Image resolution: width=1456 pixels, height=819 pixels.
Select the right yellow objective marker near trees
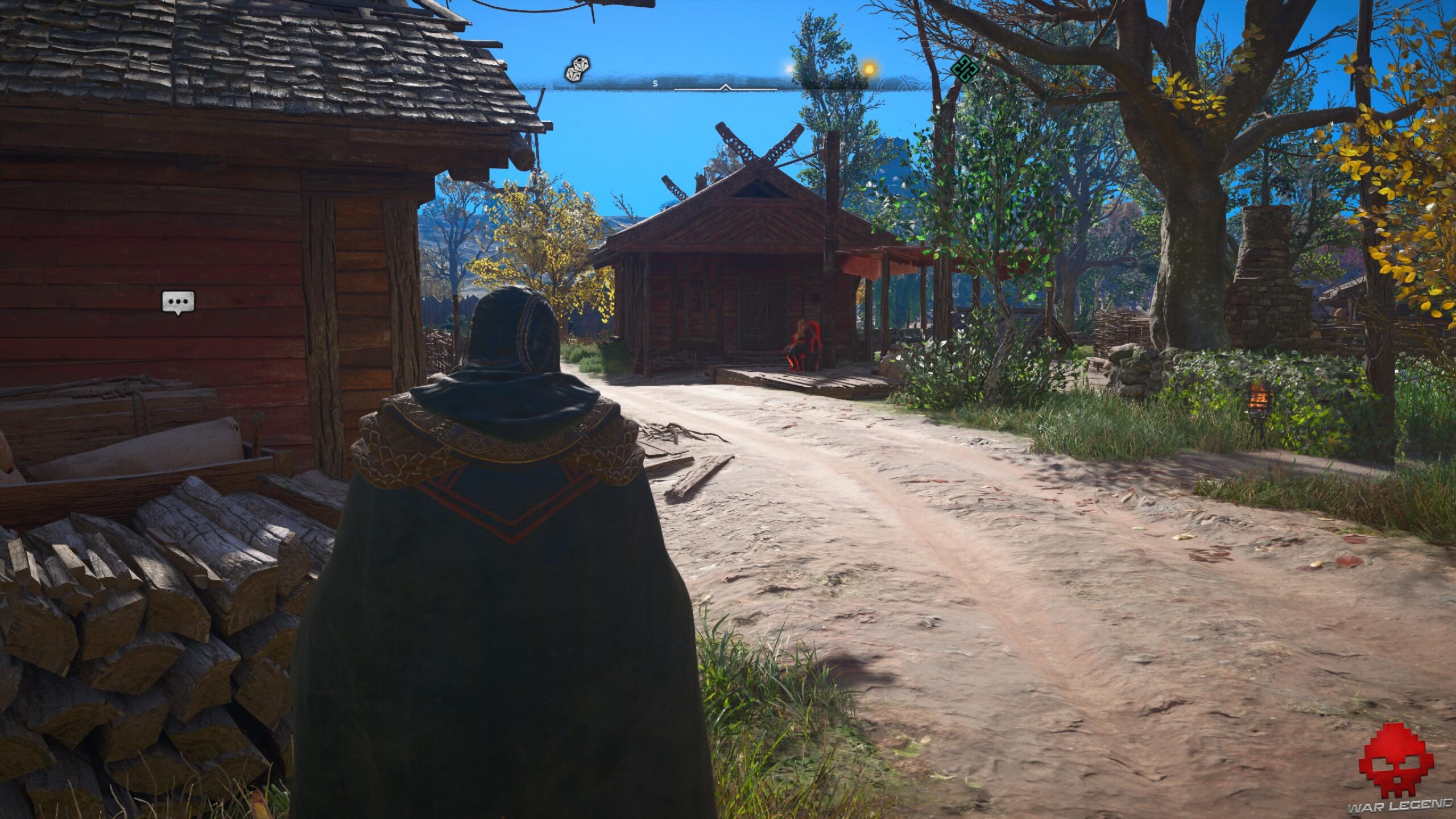tap(869, 67)
